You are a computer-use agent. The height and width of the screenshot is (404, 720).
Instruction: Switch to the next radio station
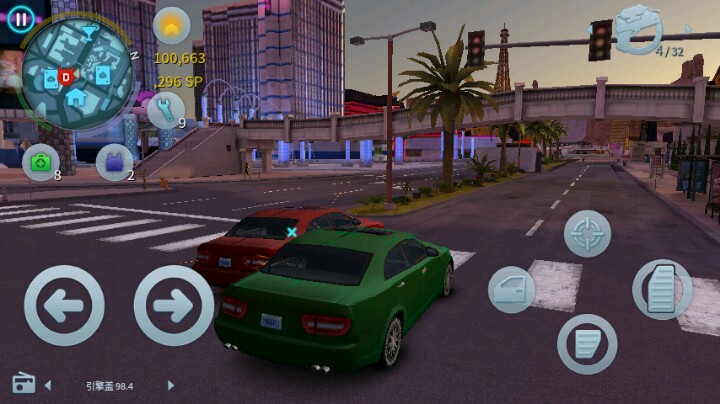(x=170, y=385)
